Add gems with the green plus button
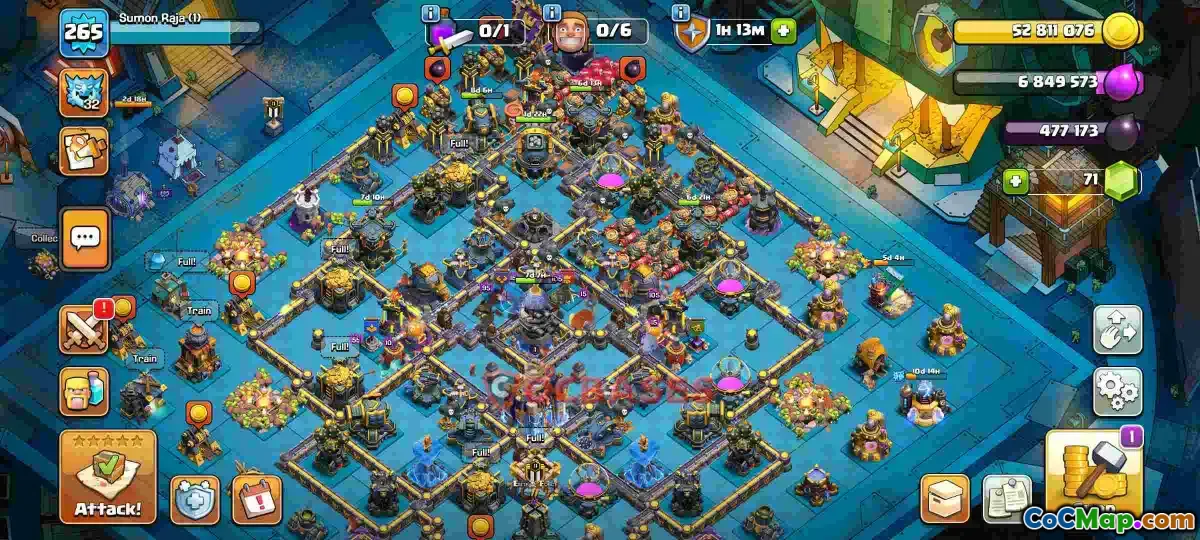Viewport: 1200px width, 540px height. pyautogui.click(x=1017, y=182)
